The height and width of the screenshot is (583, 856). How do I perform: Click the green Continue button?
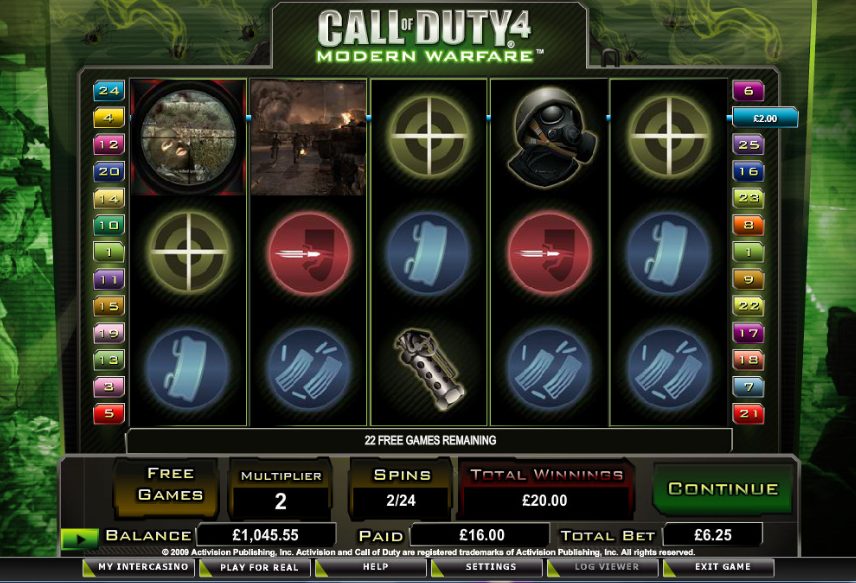point(723,489)
